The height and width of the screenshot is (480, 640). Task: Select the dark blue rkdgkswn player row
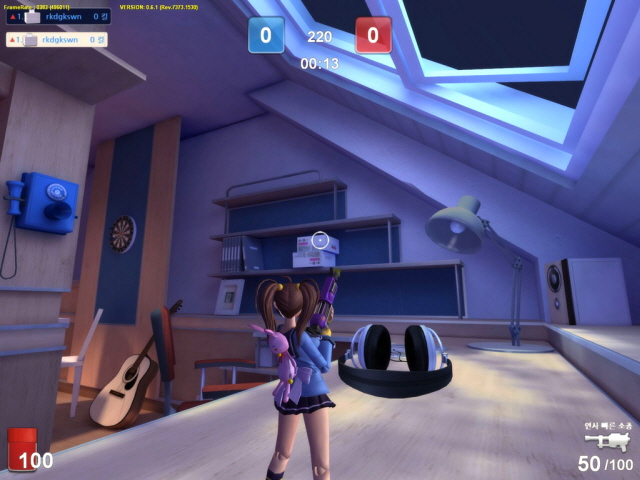(x=58, y=16)
